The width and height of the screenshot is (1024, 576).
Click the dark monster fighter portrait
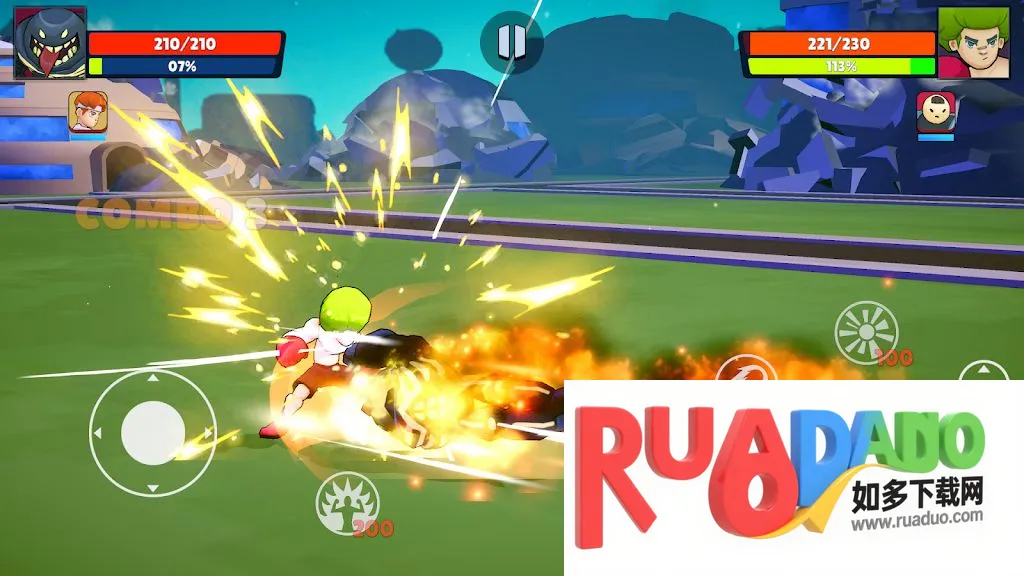pyautogui.click(x=50, y=42)
